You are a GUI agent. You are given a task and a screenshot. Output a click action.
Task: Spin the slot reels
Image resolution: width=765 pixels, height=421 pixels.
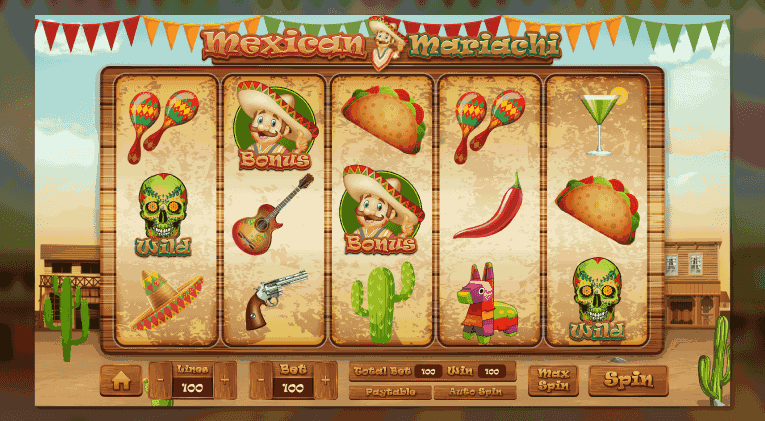(x=628, y=380)
